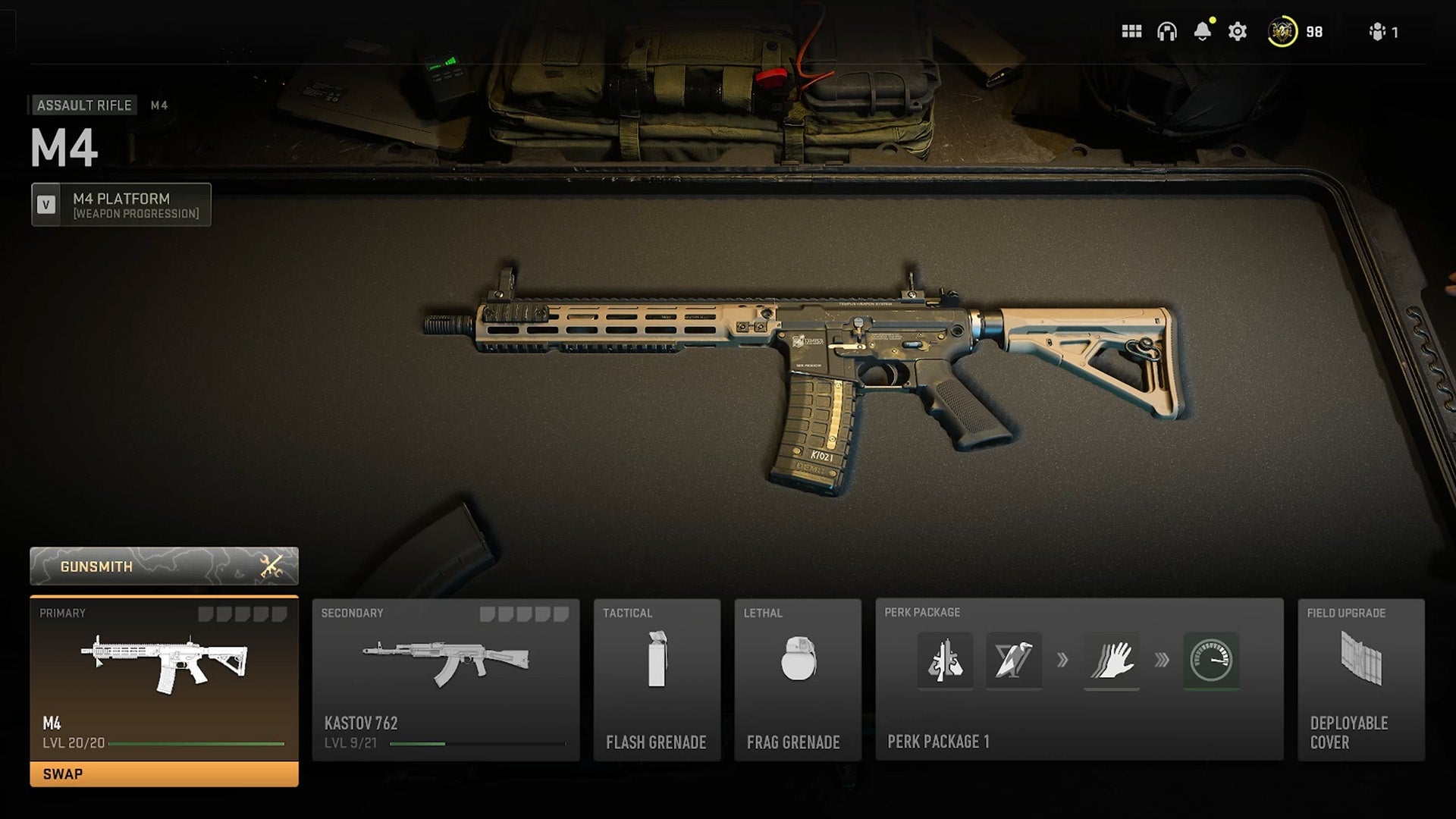
Task: Open the Gunsmith wrench icon
Action: (271, 565)
